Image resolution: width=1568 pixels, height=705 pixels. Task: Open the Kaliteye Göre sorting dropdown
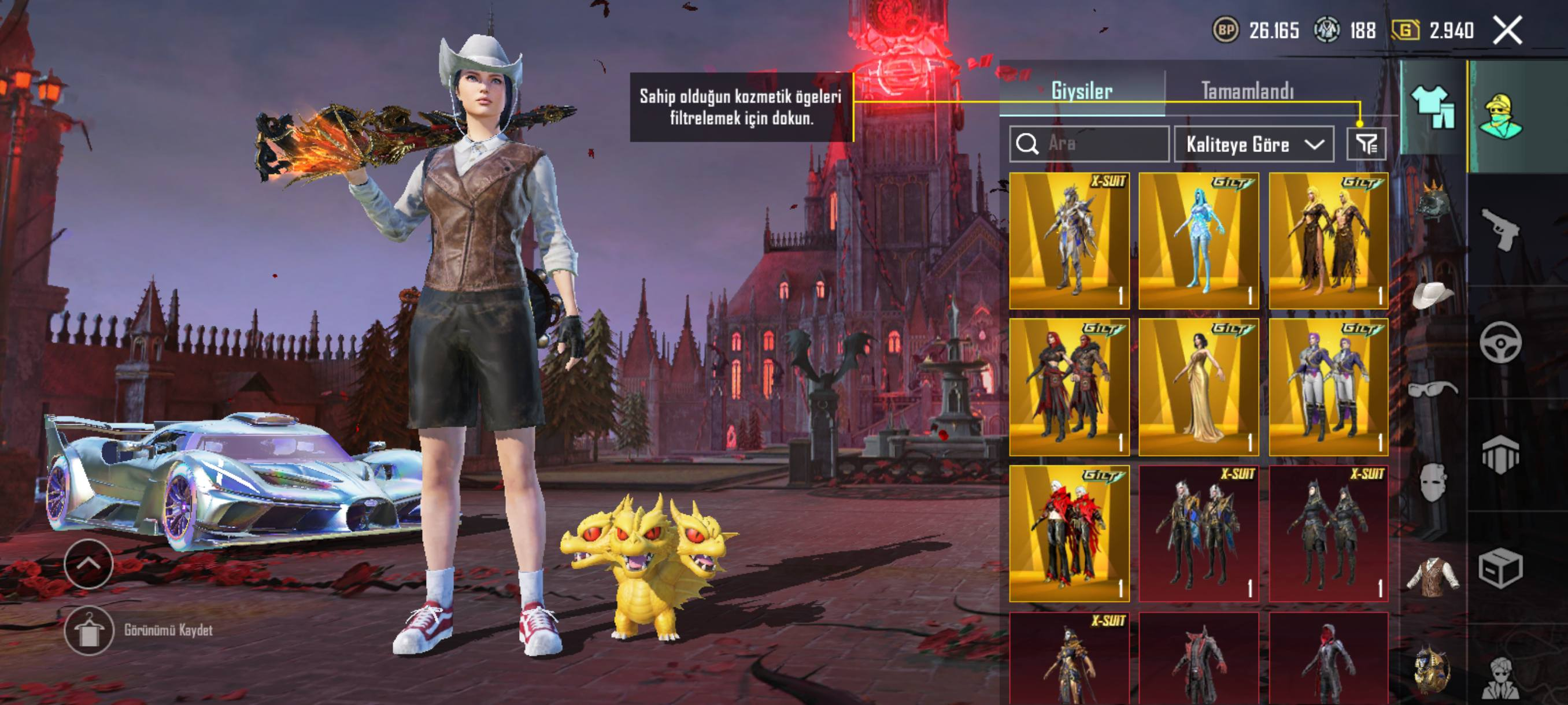[x=1253, y=144]
